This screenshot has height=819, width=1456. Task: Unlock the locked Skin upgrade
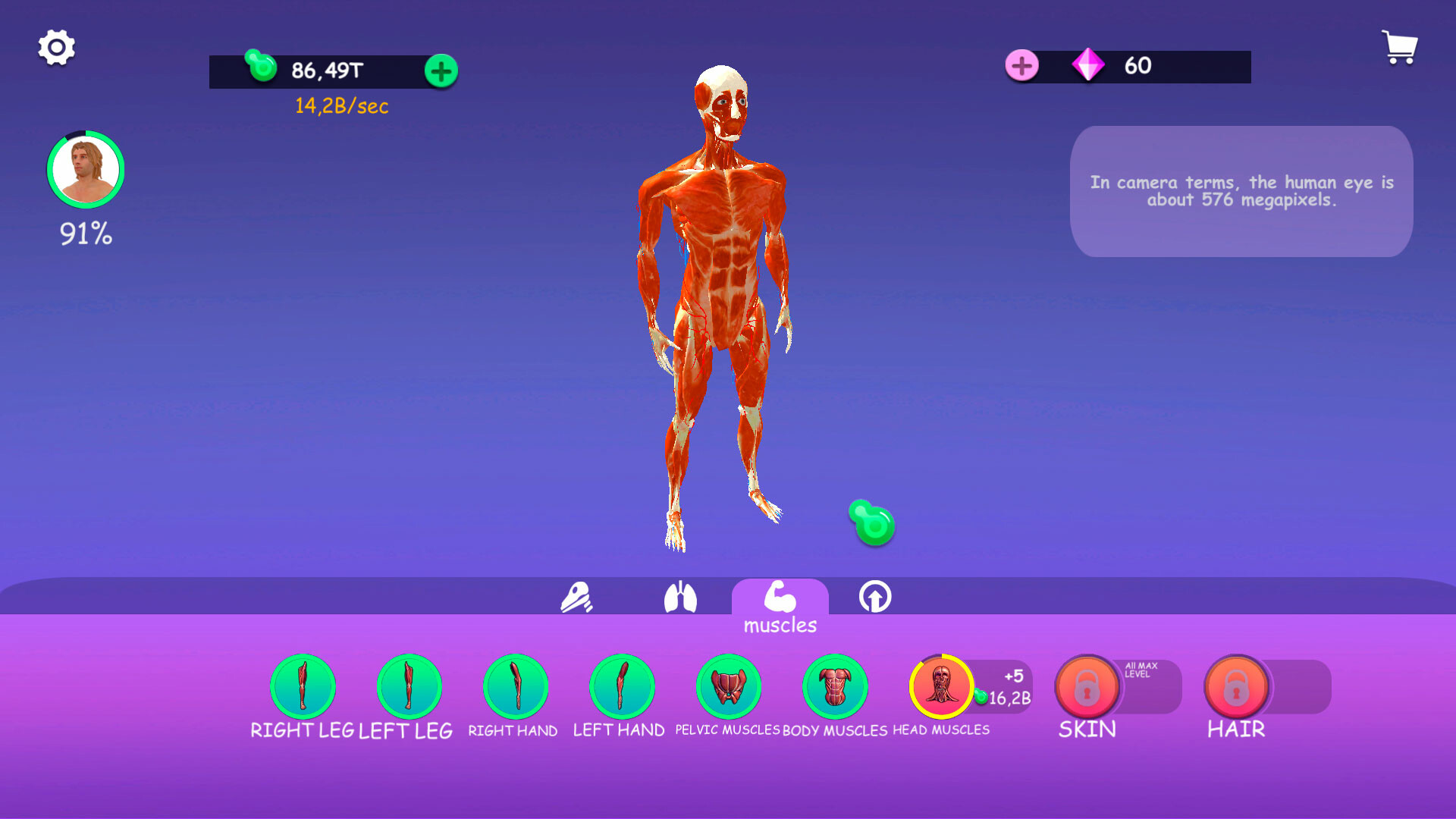tap(1087, 687)
